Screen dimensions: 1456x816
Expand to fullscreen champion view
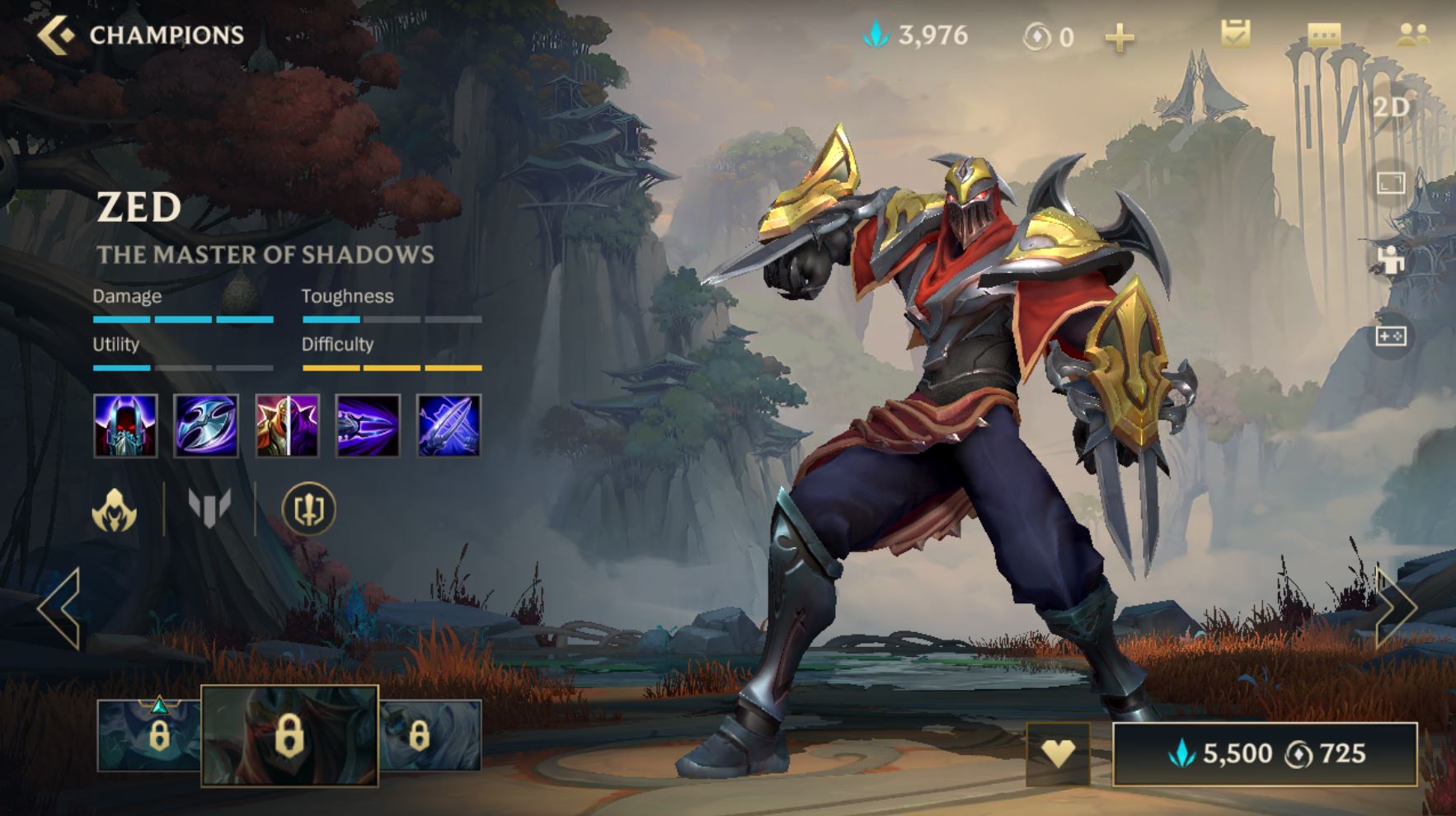pyautogui.click(x=1391, y=183)
